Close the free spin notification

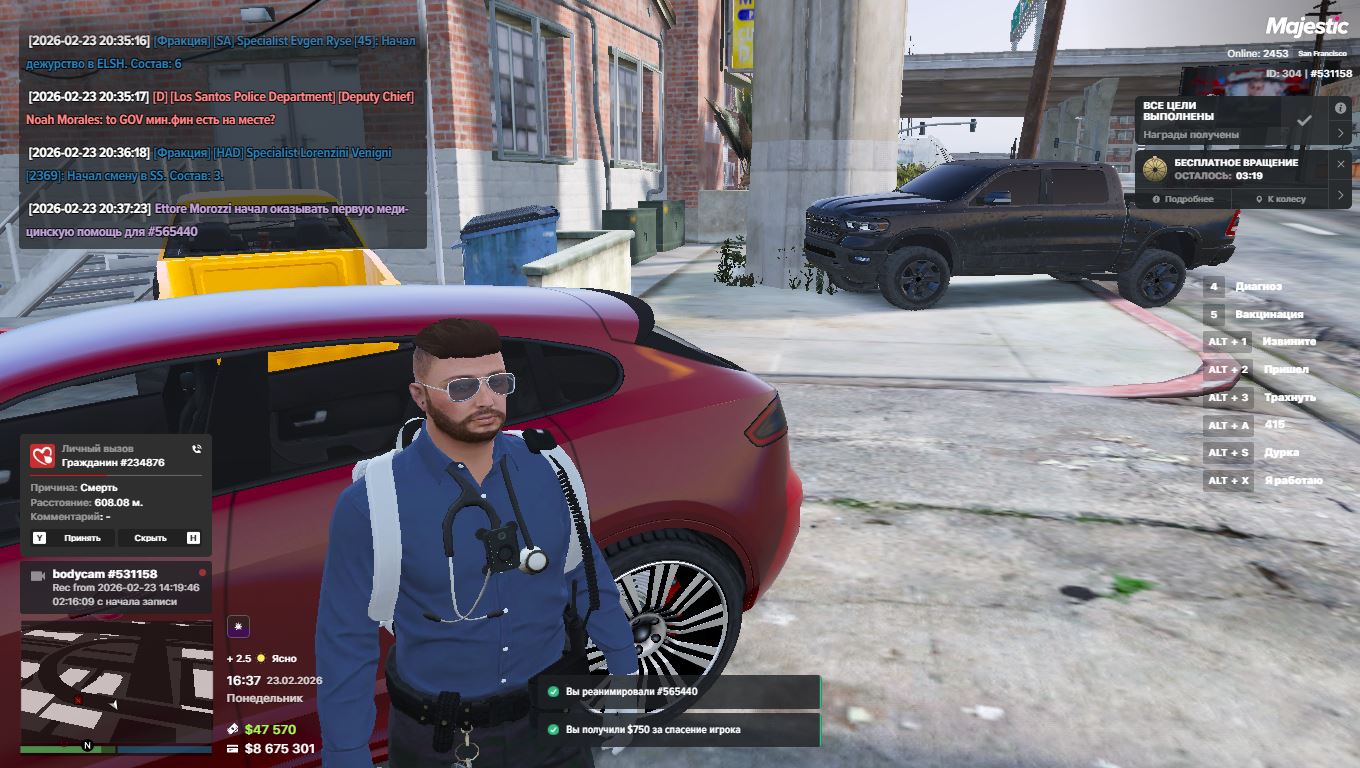click(x=1341, y=163)
